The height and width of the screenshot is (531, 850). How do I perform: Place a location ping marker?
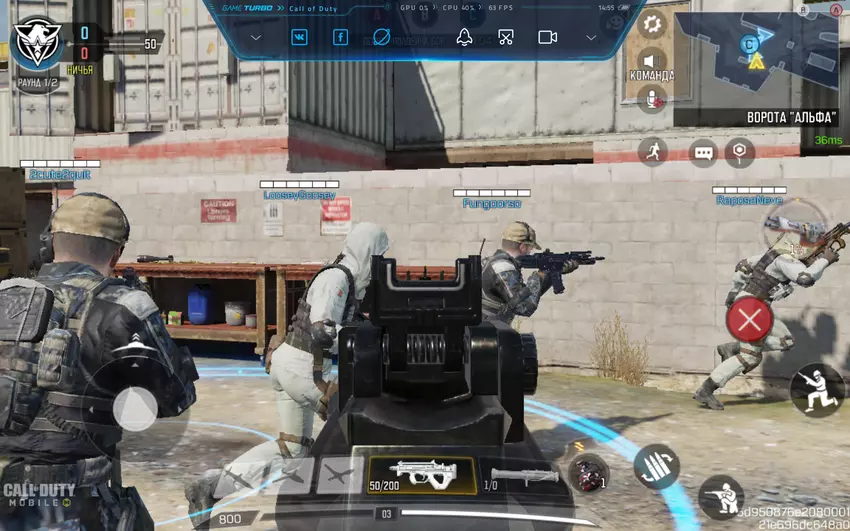coord(739,152)
